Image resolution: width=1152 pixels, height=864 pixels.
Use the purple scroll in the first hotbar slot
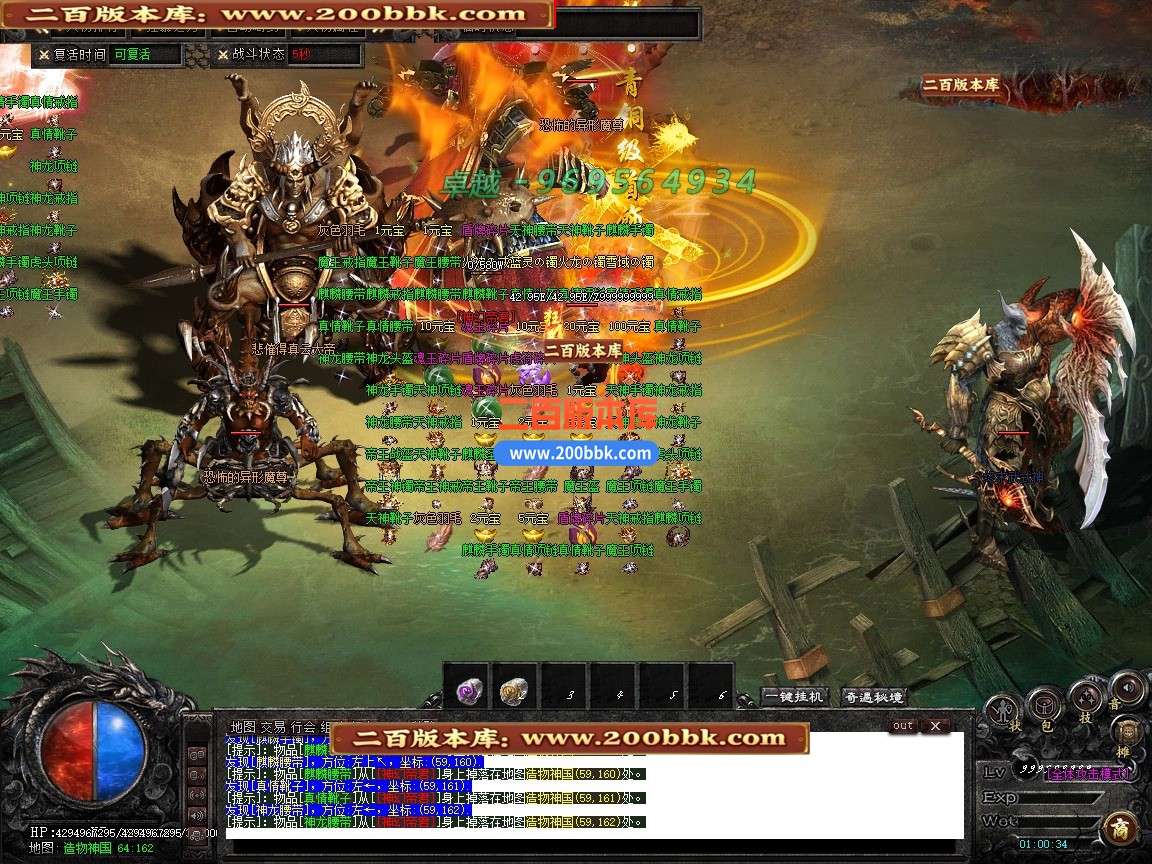[467, 689]
